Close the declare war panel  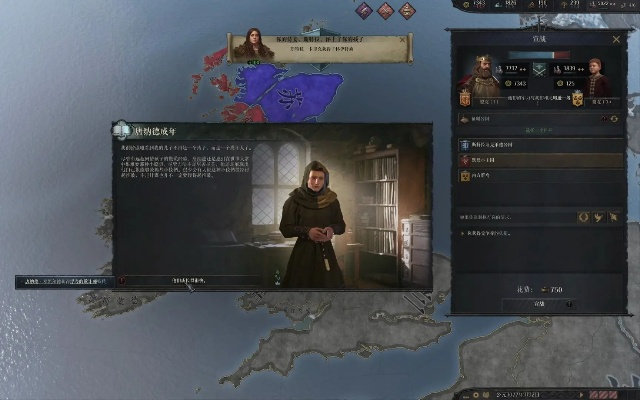coord(616,37)
